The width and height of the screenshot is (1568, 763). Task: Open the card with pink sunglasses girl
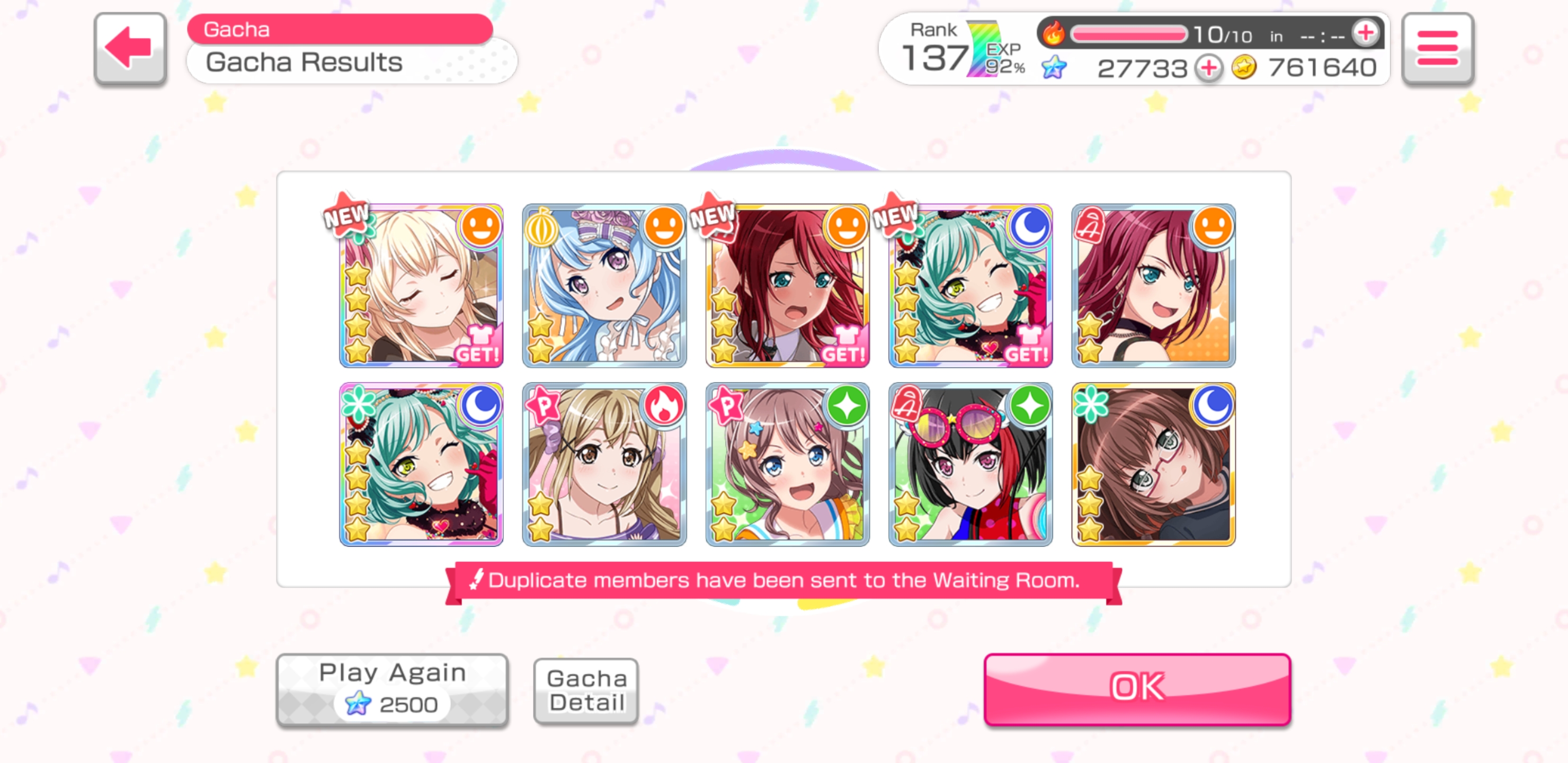click(x=970, y=464)
